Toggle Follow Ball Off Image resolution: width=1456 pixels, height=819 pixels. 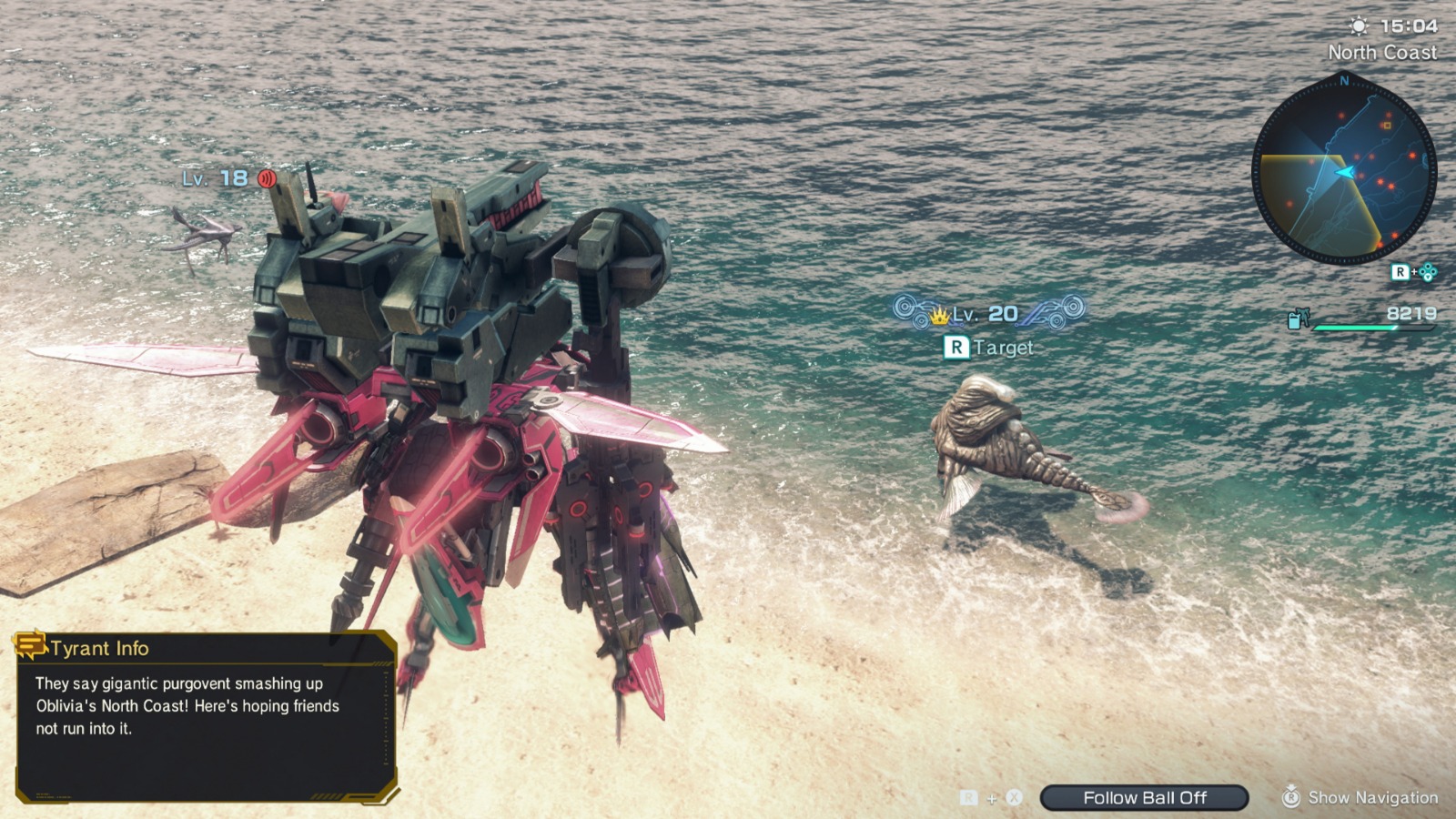point(1145,798)
